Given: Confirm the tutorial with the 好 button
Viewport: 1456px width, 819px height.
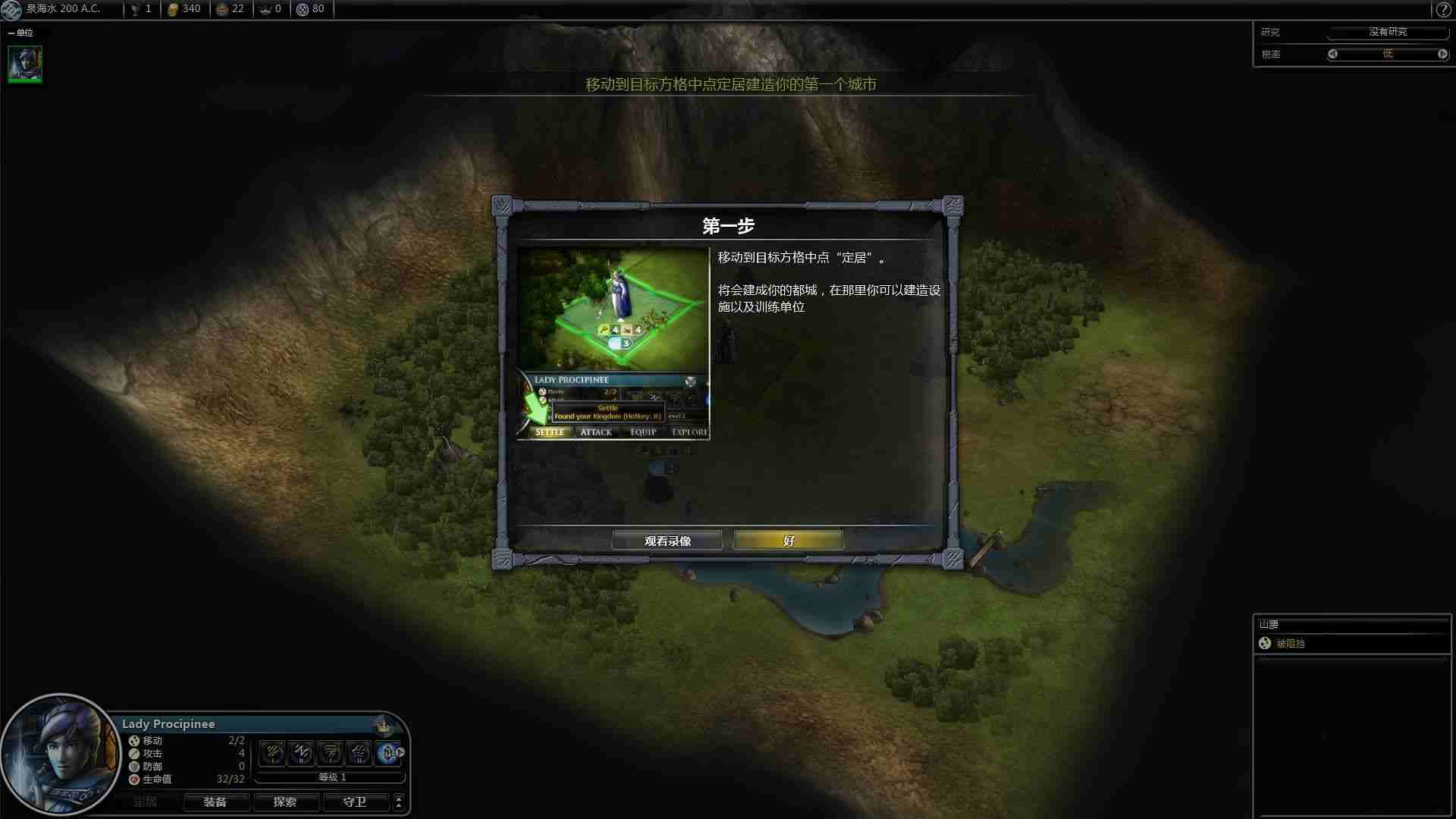Looking at the screenshot, I should (x=788, y=541).
